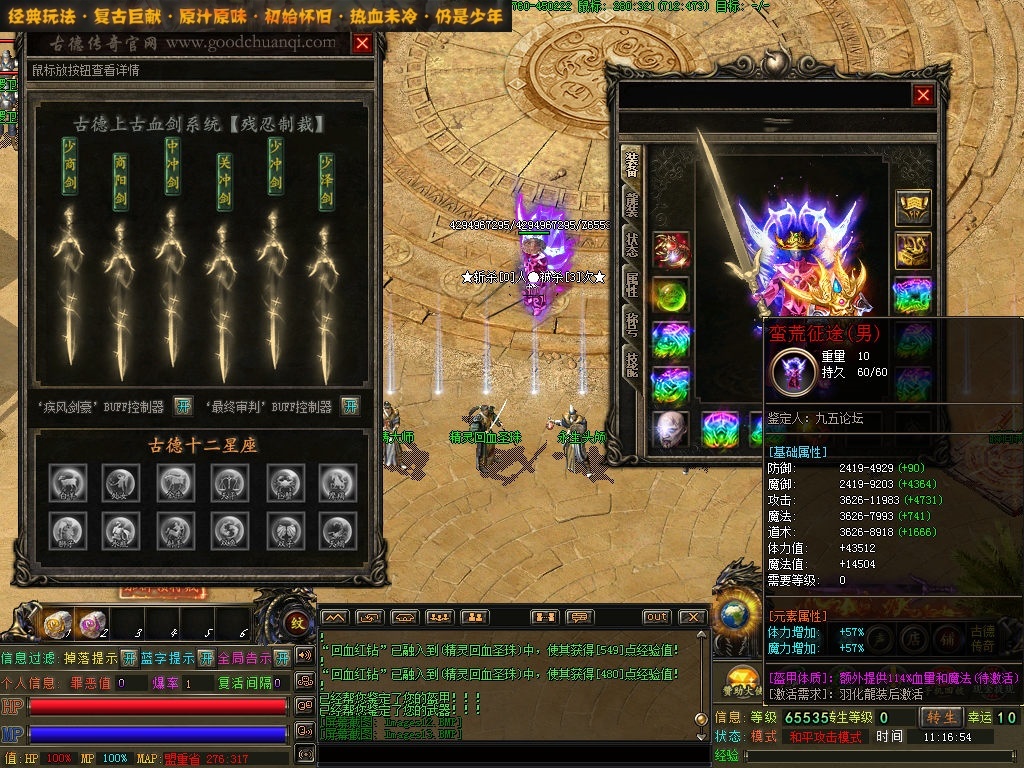Toggle the 疾风剑豪 BUFF controller switch
1024x768 pixels.
pos(182,406)
